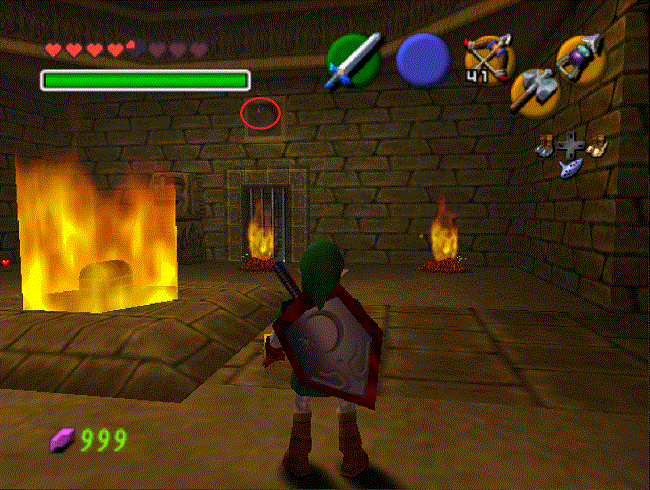650x490 pixels.
Task: Click the blue Ocarina icon
Action: click(x=572, y=166)
